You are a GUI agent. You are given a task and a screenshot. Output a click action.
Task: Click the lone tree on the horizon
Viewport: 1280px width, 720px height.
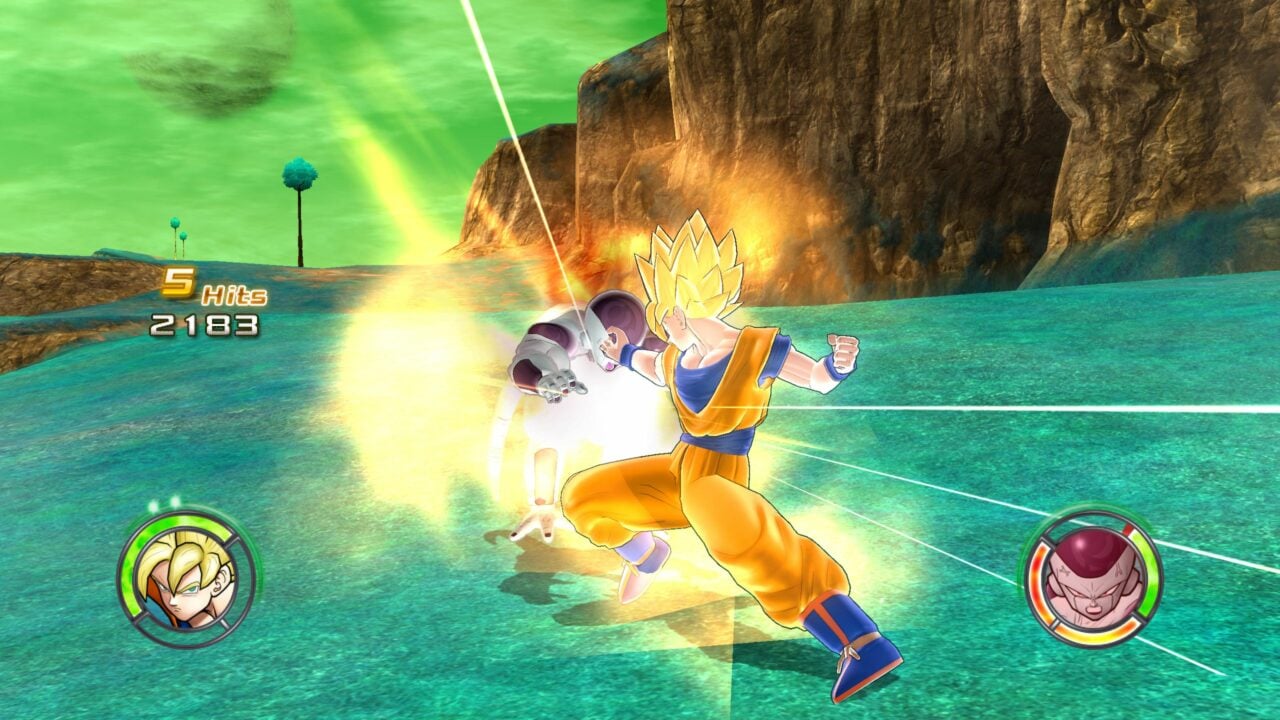pos(299,200)
